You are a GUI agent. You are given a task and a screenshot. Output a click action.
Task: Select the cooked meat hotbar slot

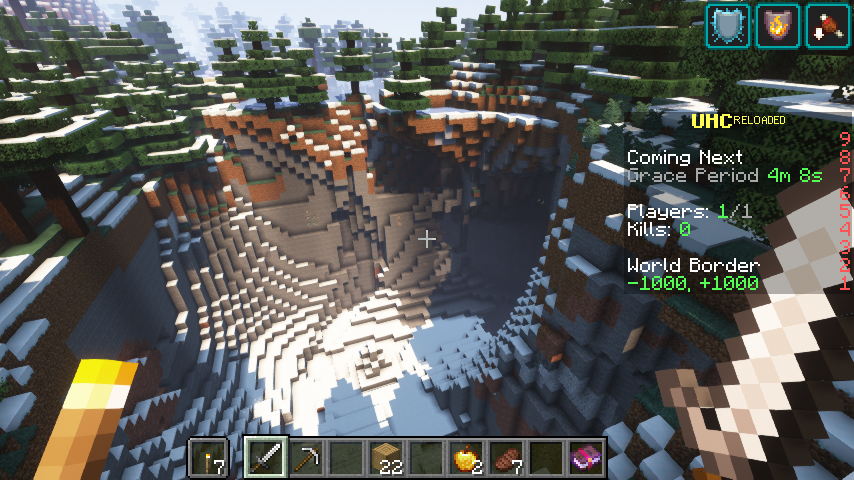[x=507, y=459]
